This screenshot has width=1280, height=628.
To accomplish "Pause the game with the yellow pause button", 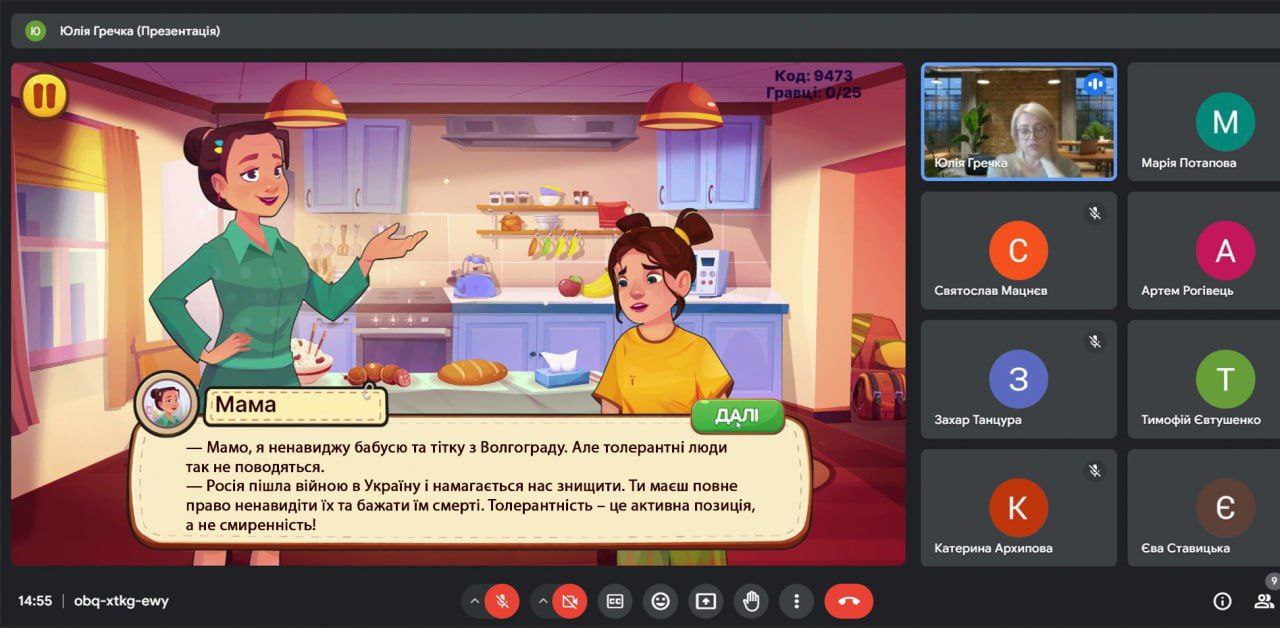I will pyautogui.click(x=44, y=96).
